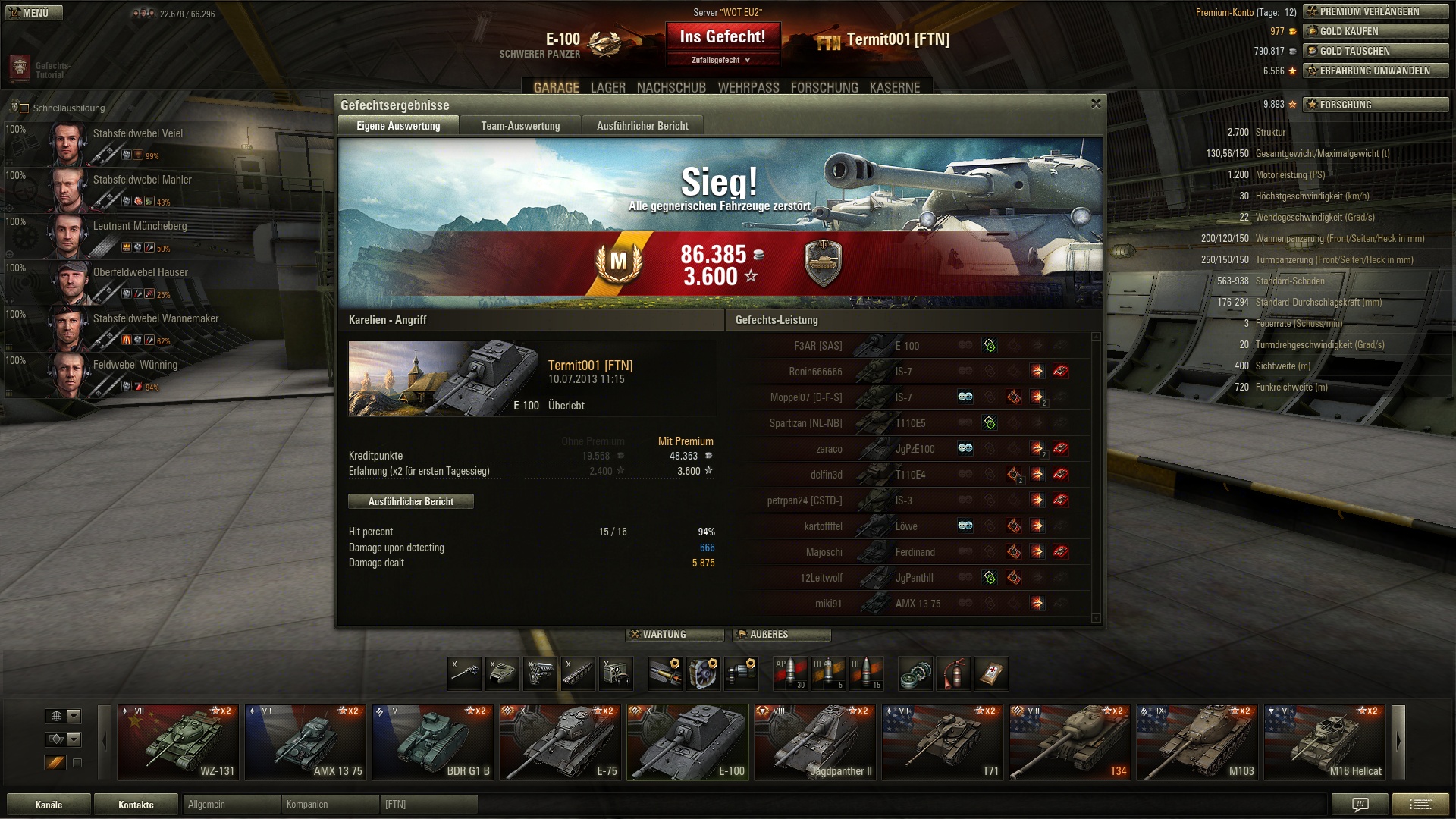1456x819 pixels.
Task: Toggle the Schnellausbildung checkbox
Action: (24, 108)
